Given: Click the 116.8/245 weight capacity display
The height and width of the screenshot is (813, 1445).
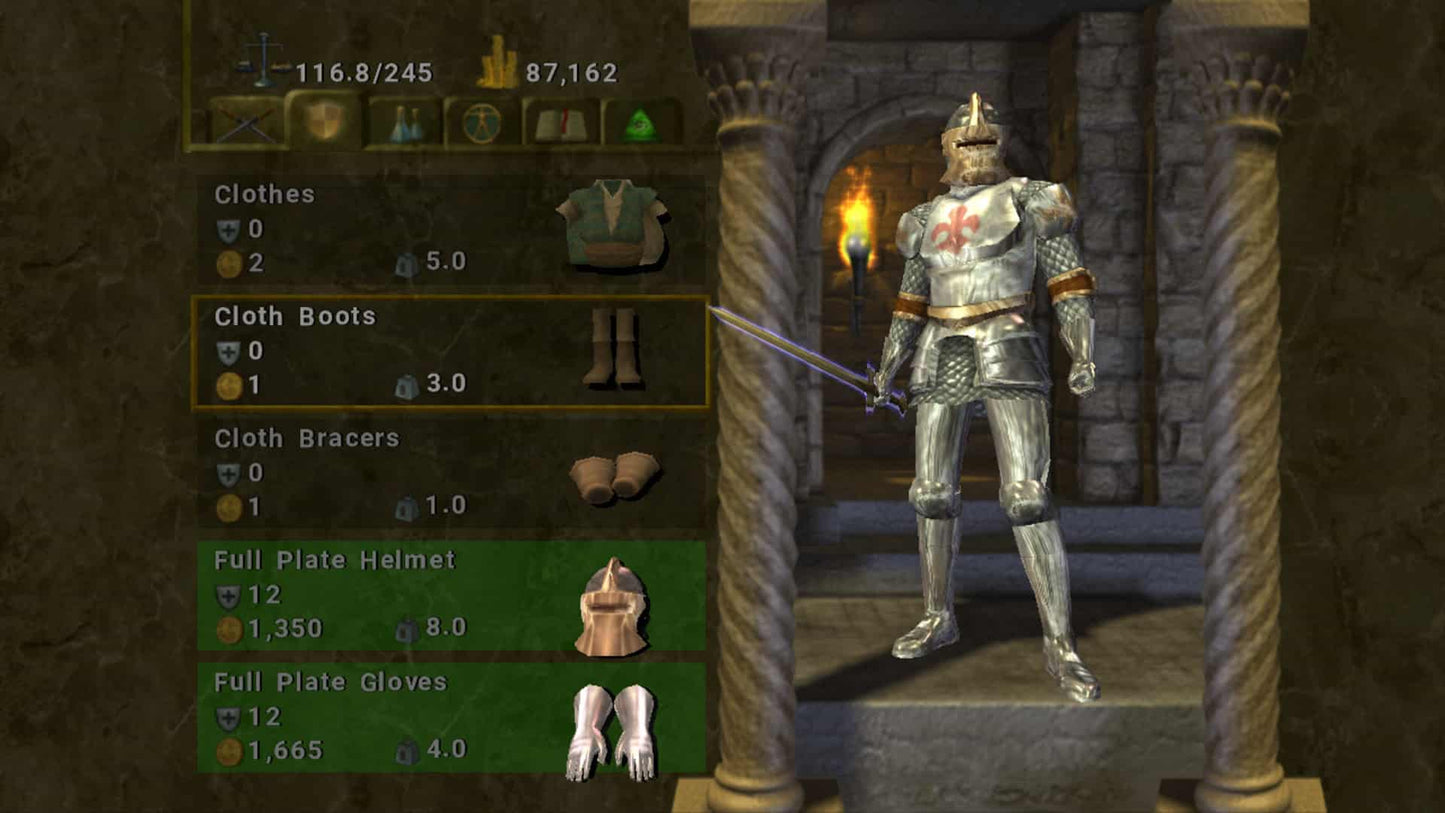Looking at the screenshot, I should pyautogui.click(x=363, y=71).
